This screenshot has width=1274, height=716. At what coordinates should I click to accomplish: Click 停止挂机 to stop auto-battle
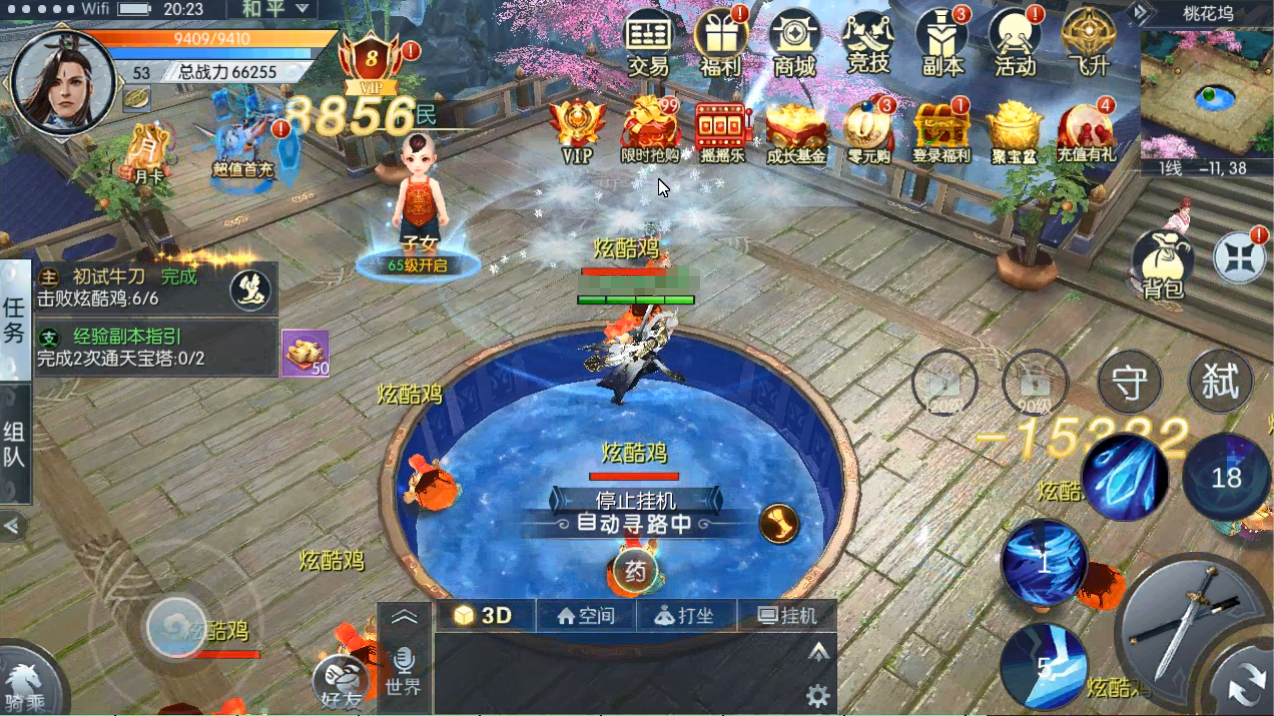pyautogui.click(x=636, y=500)
